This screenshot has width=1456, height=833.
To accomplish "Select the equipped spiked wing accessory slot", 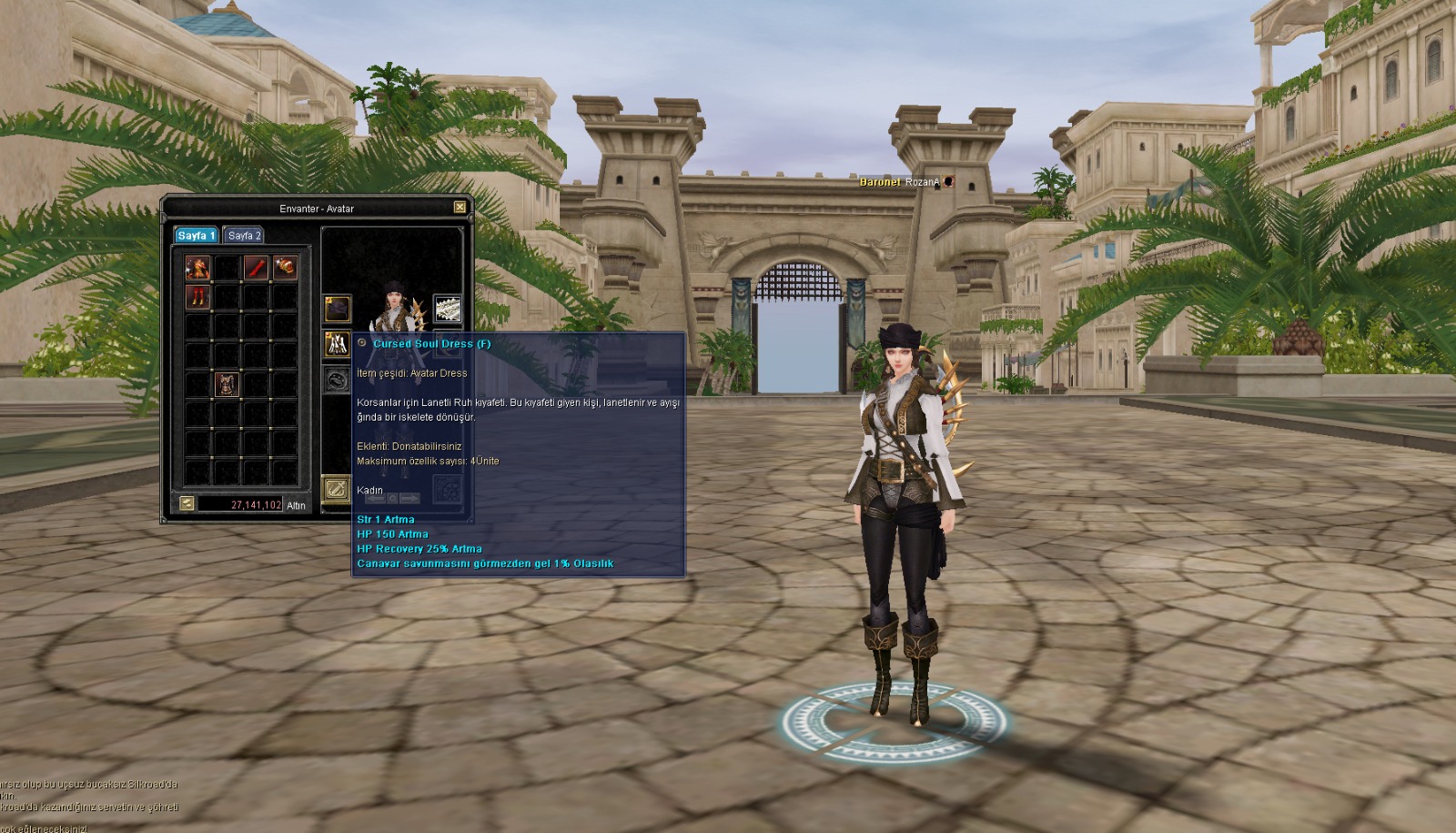I will [x=447, y=310].
